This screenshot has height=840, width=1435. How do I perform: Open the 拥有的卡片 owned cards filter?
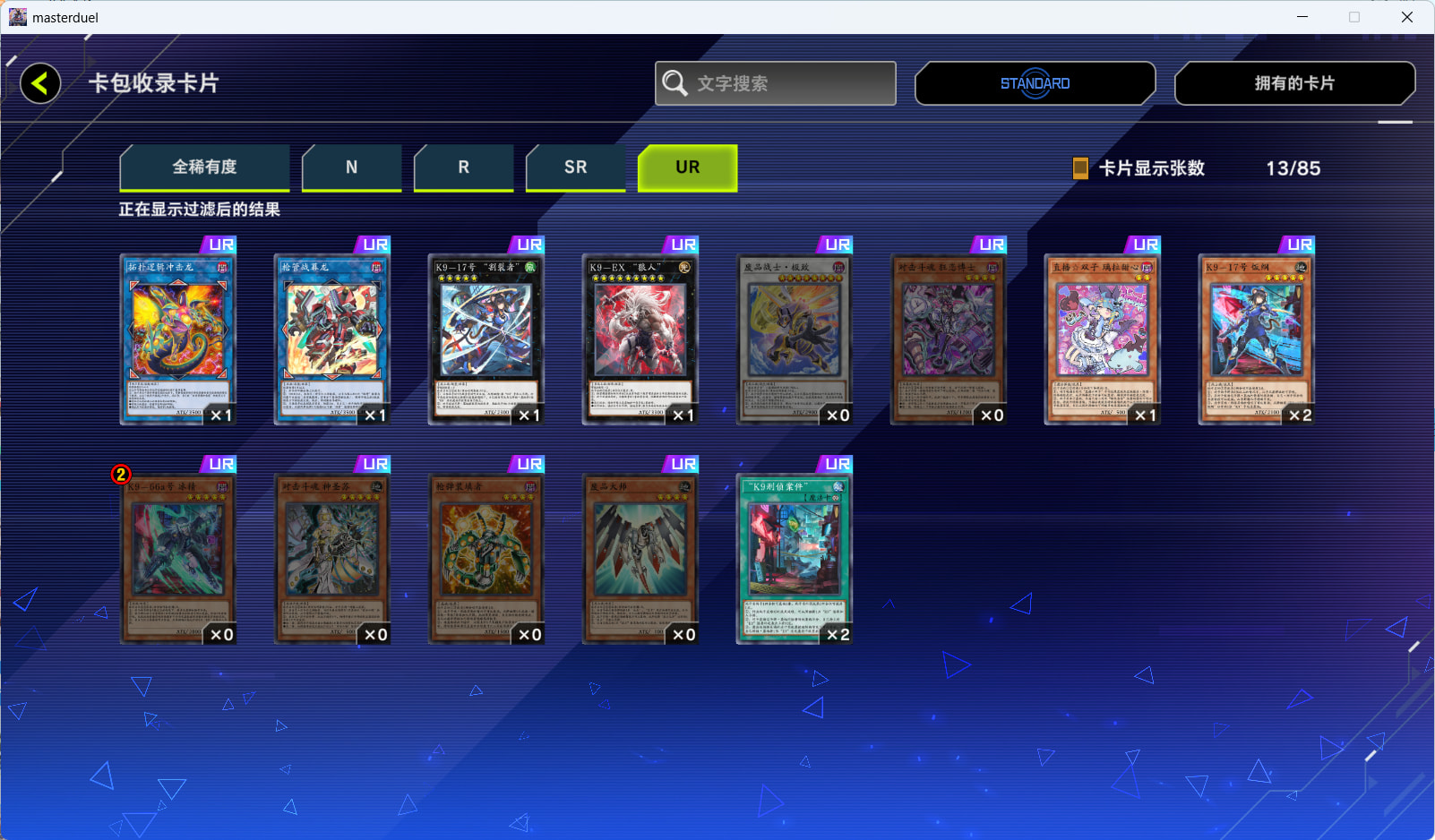pos(1294,83)
